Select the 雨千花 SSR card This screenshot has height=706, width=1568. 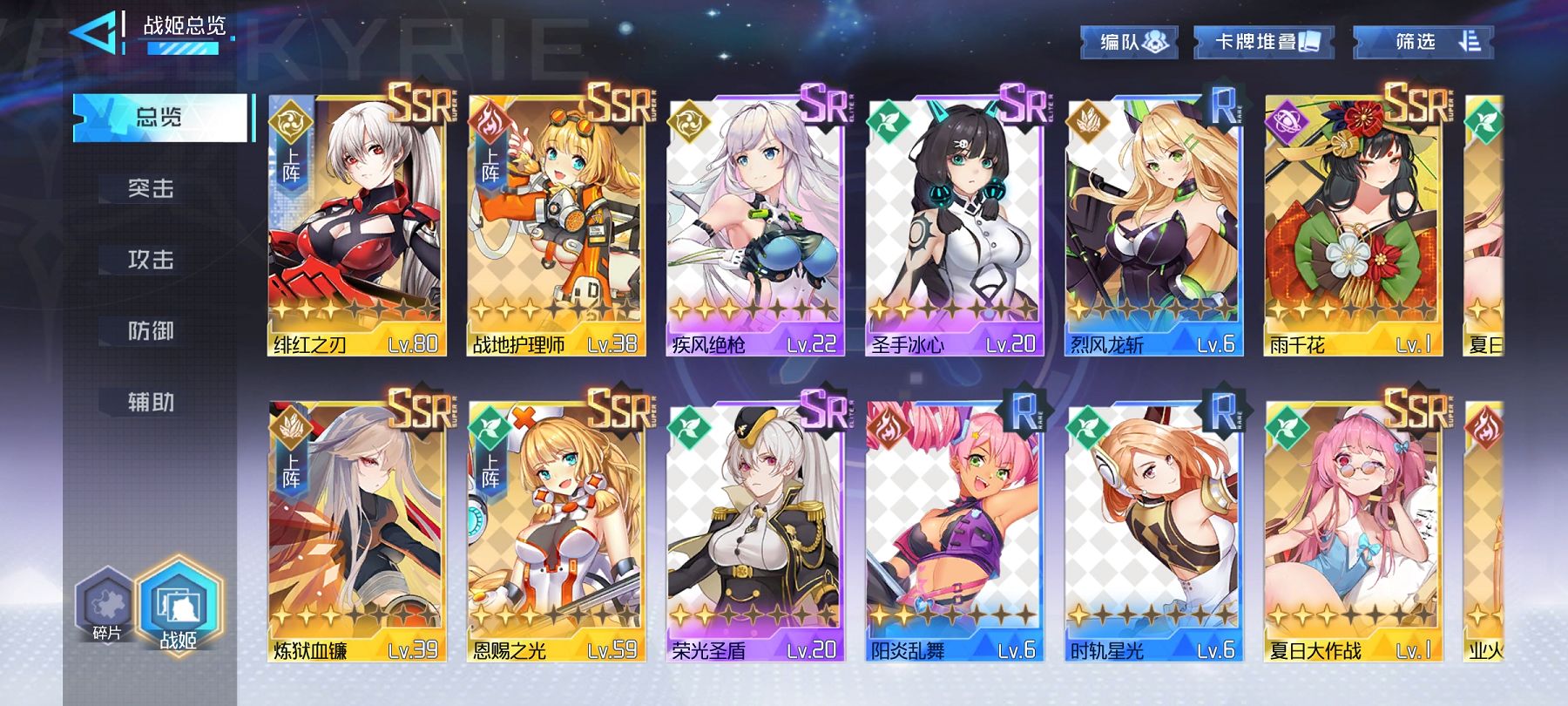click(x=1353, y=227)
